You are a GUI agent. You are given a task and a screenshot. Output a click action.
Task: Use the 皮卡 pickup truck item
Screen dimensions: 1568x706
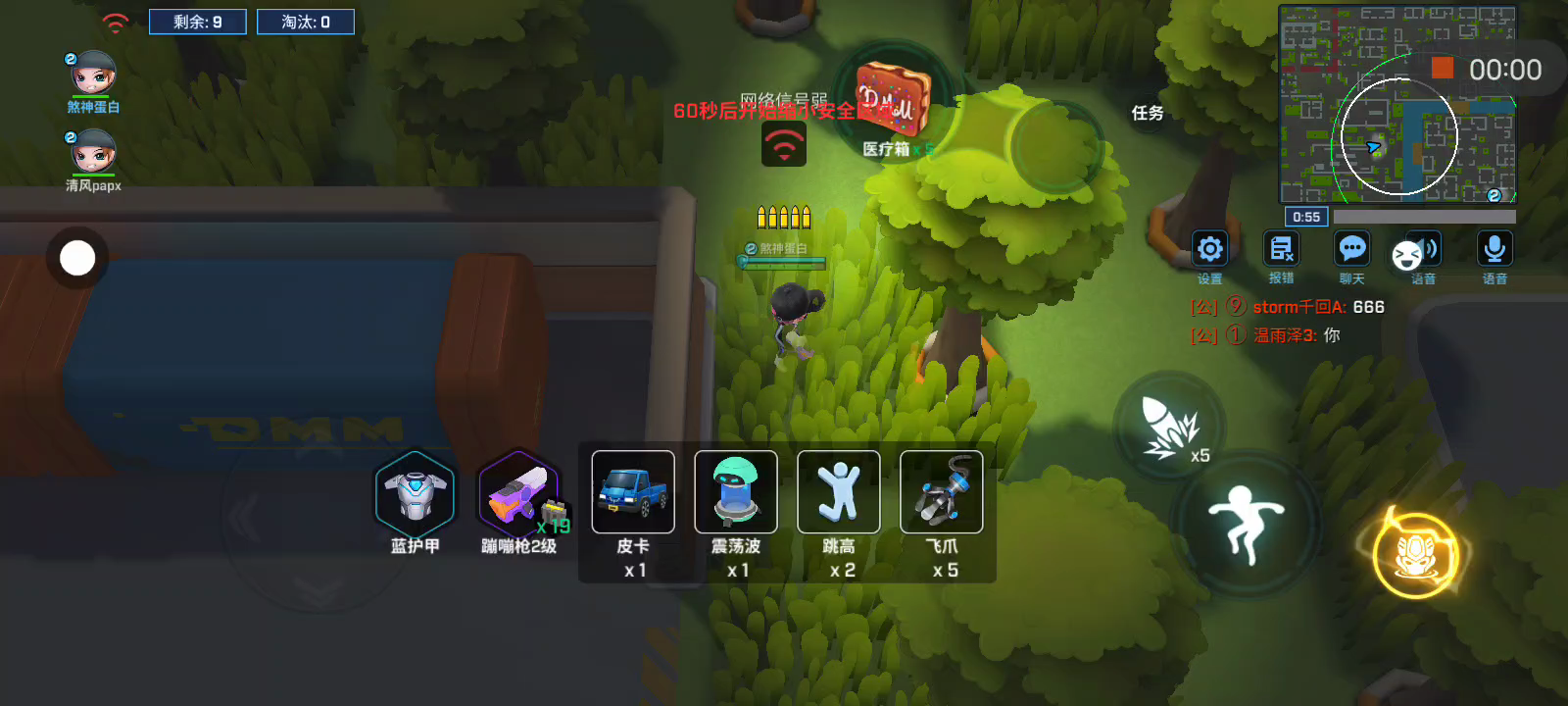633,492
